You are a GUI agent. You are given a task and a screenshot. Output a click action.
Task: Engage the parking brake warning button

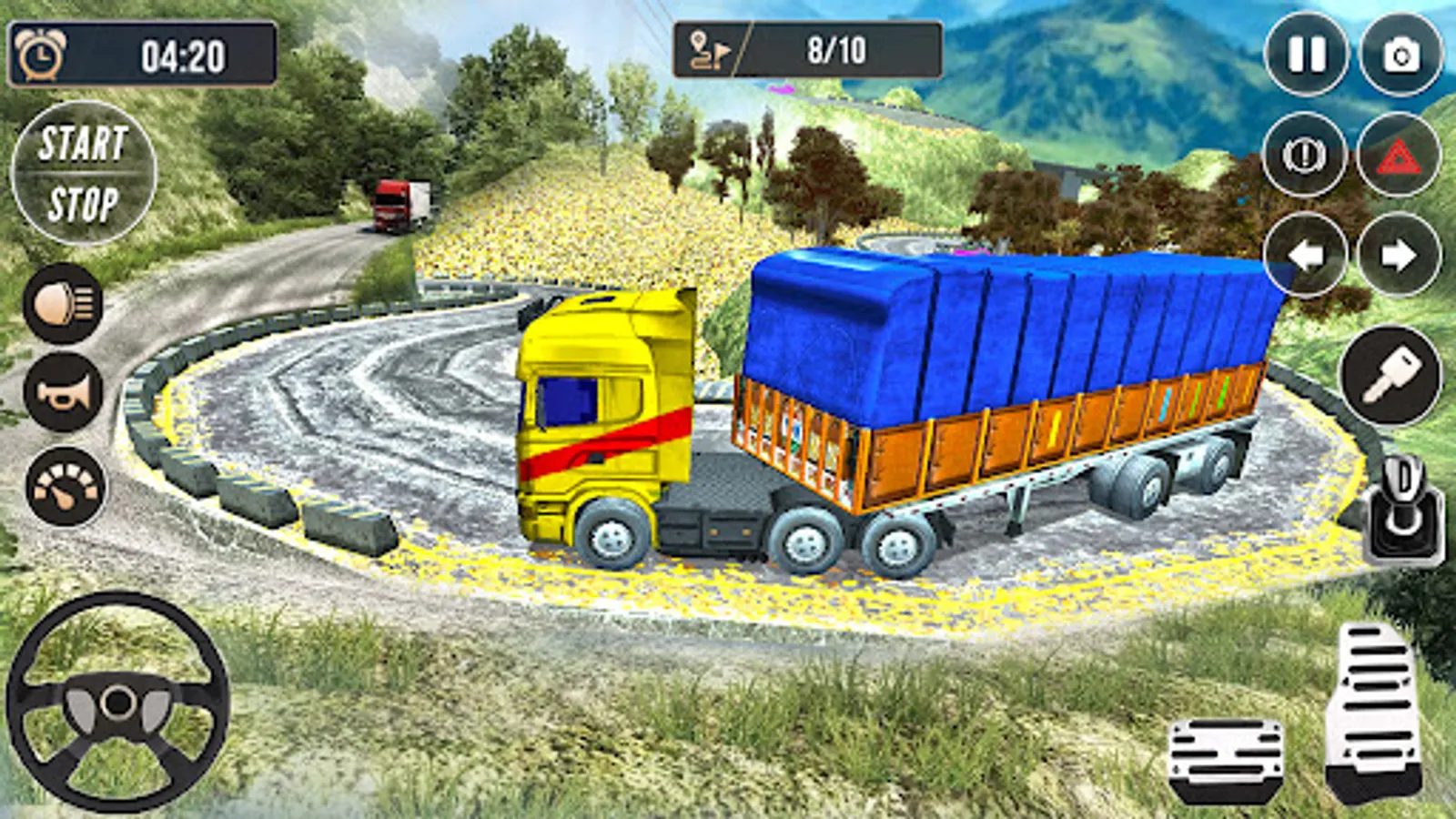point(1305,156)
